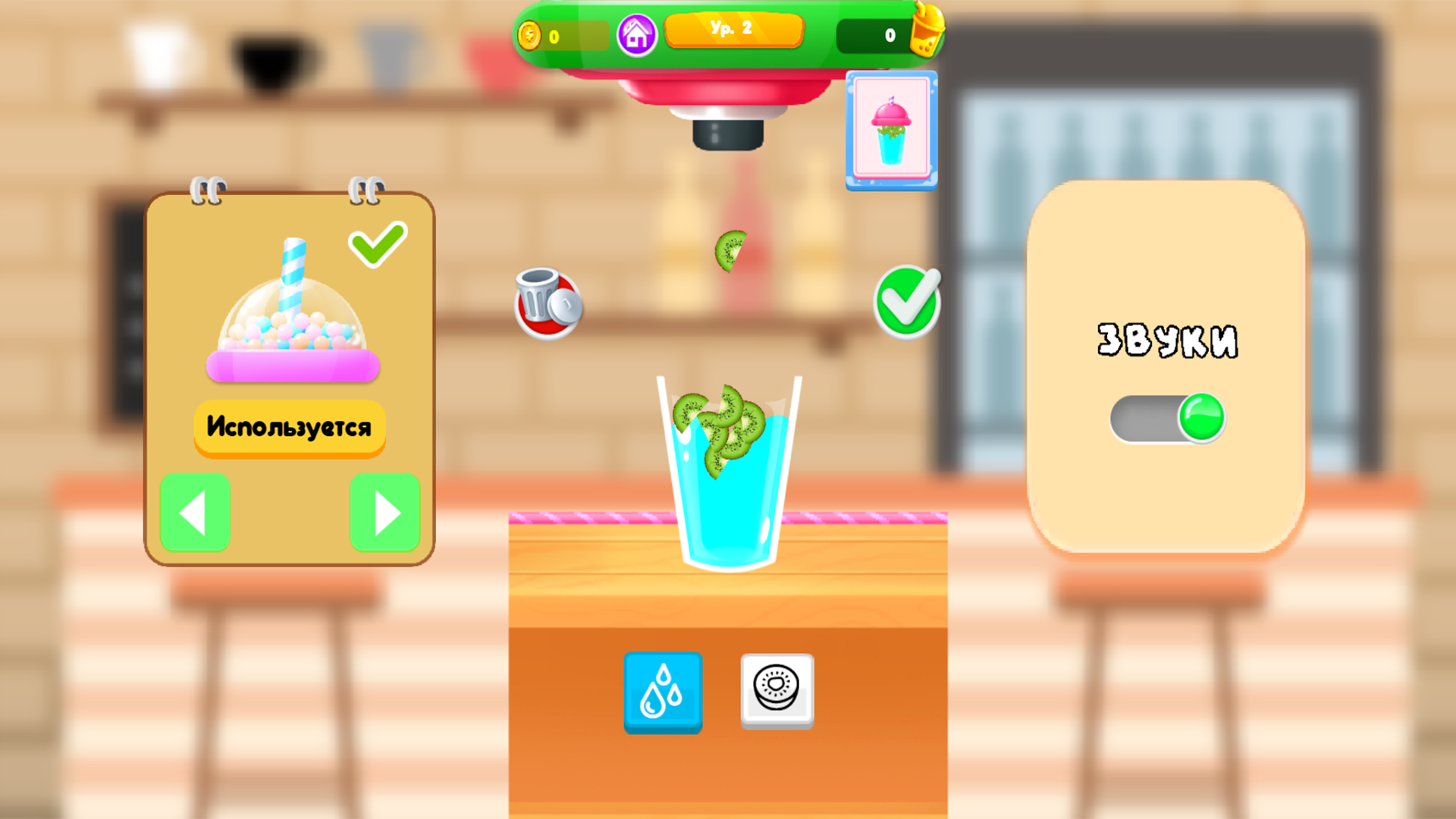The height and width of the screenshot is (819, 1456).
Task: Click the checkmark on the cup selection panel
Action: pyautogui.click(x=376, y=244)
